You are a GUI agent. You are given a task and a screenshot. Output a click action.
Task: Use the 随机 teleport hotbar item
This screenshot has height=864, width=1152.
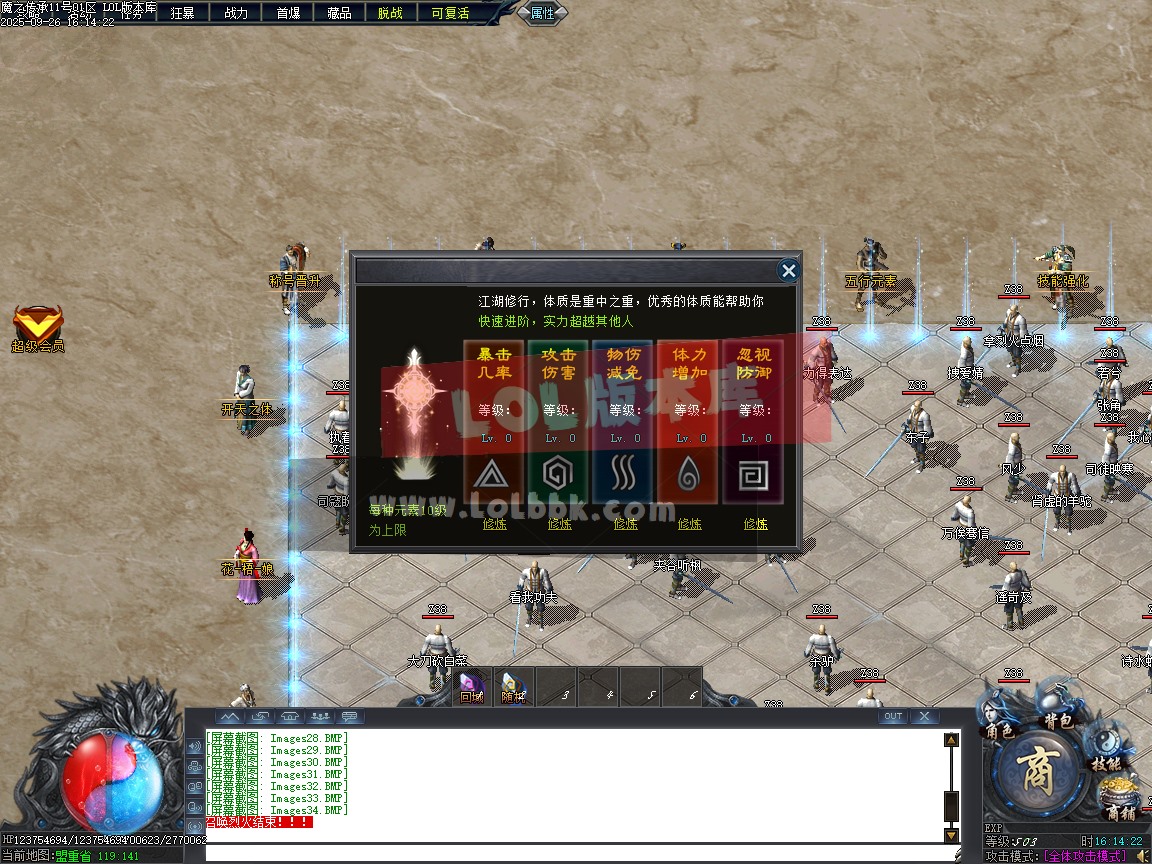[513, 685]
